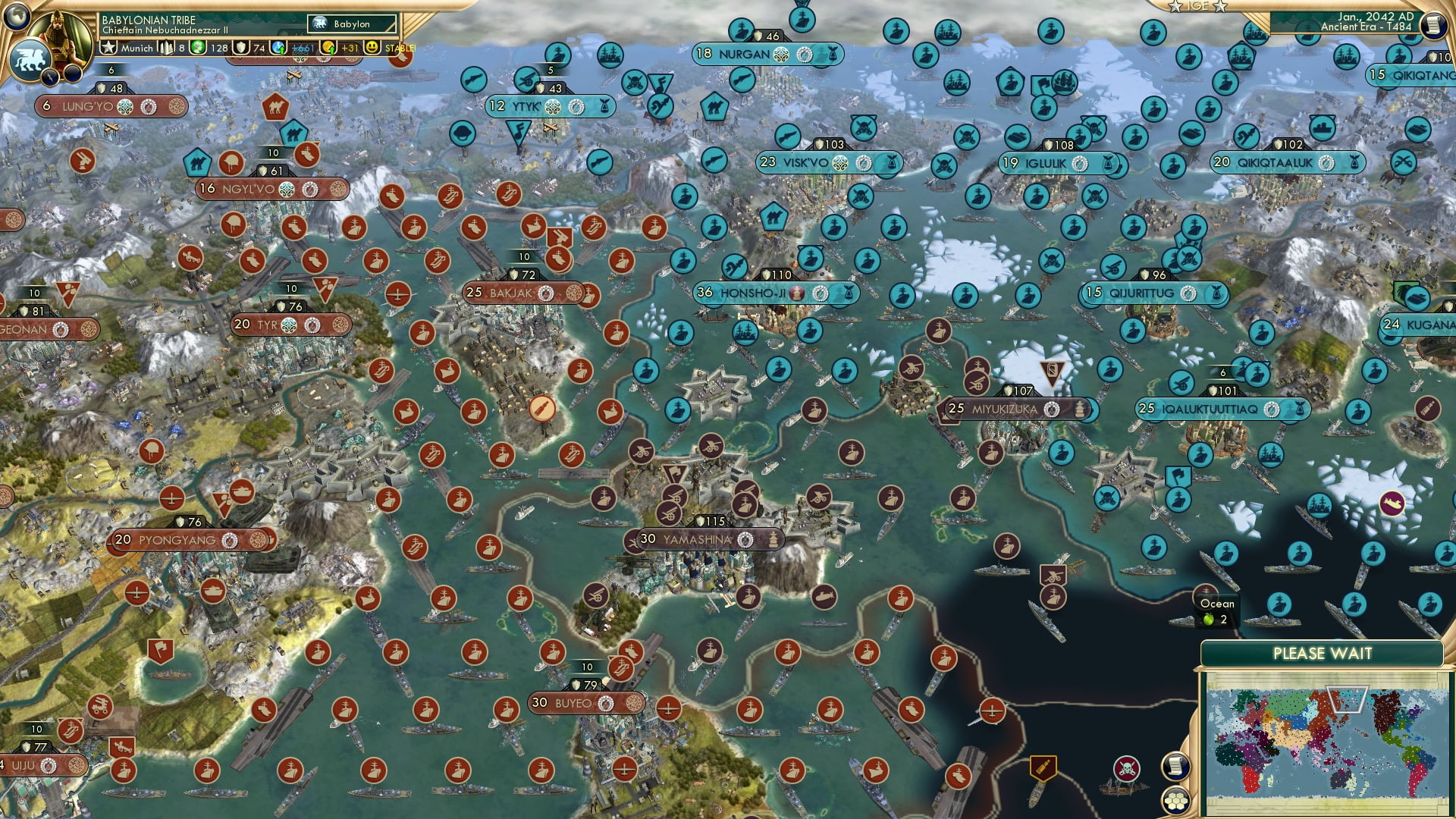
Task: Click the lightning bolt toggle under the leader portrait
Action: [x=50, y=76]
